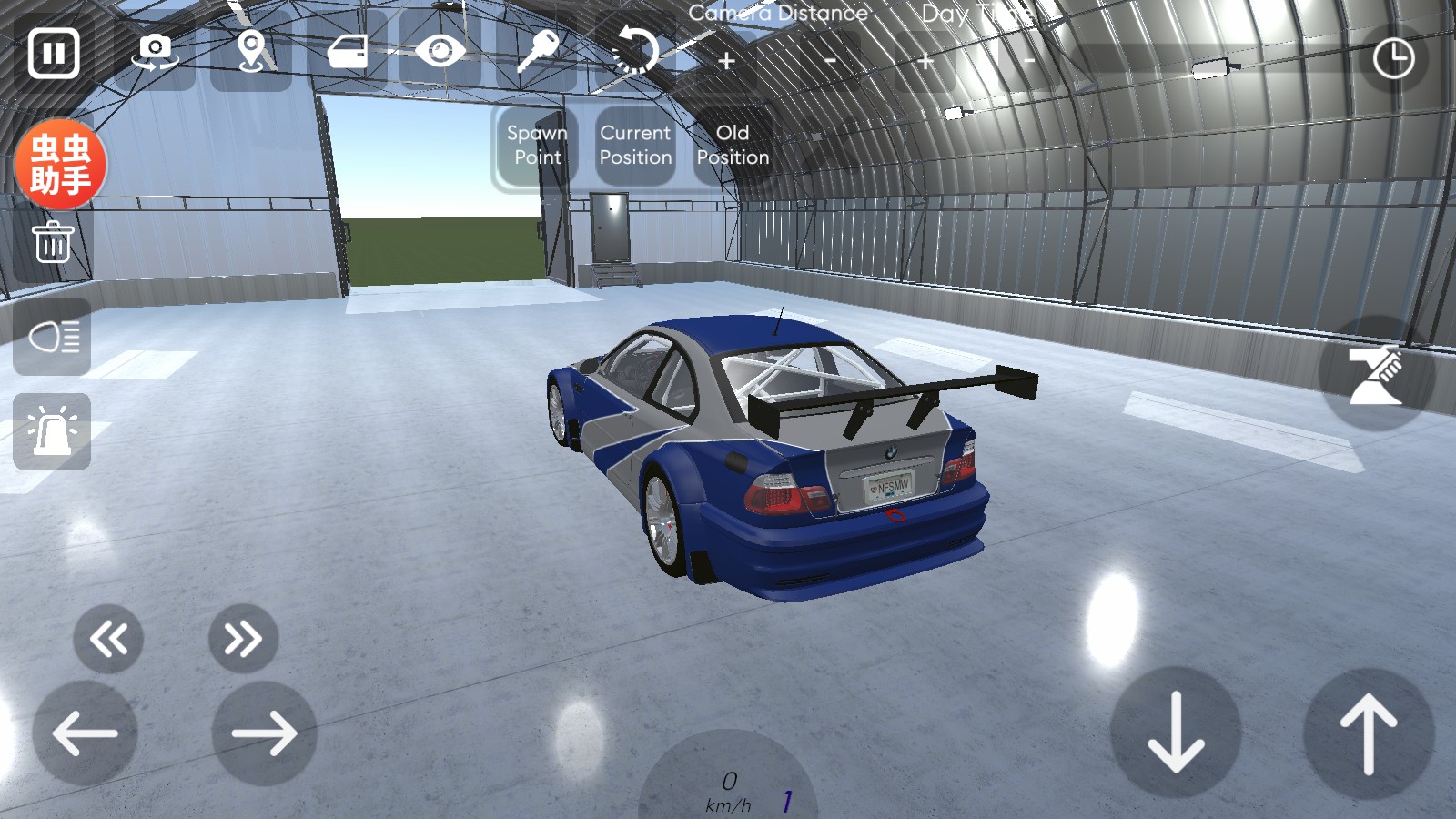Switch the camera view
Screen dimensions: 1456x819
coord(156,53)
